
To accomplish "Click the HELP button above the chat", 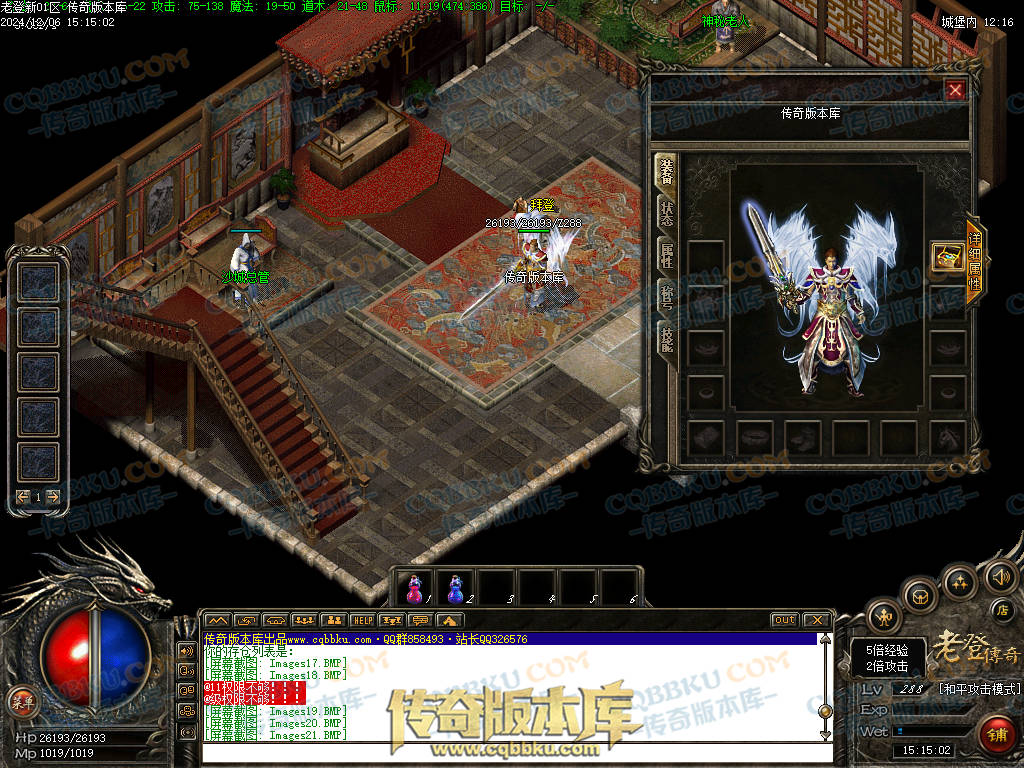I will point(362,620).
